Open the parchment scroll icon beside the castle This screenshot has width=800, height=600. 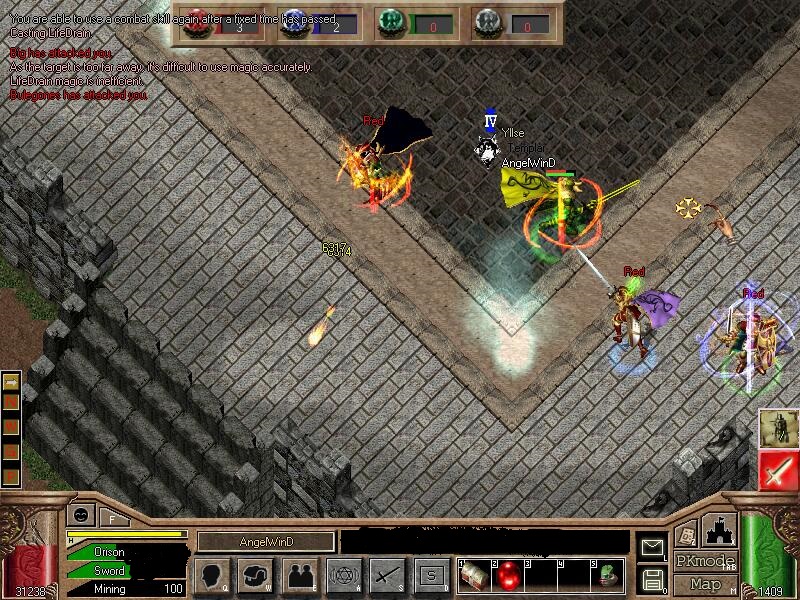tap(687, 534)
